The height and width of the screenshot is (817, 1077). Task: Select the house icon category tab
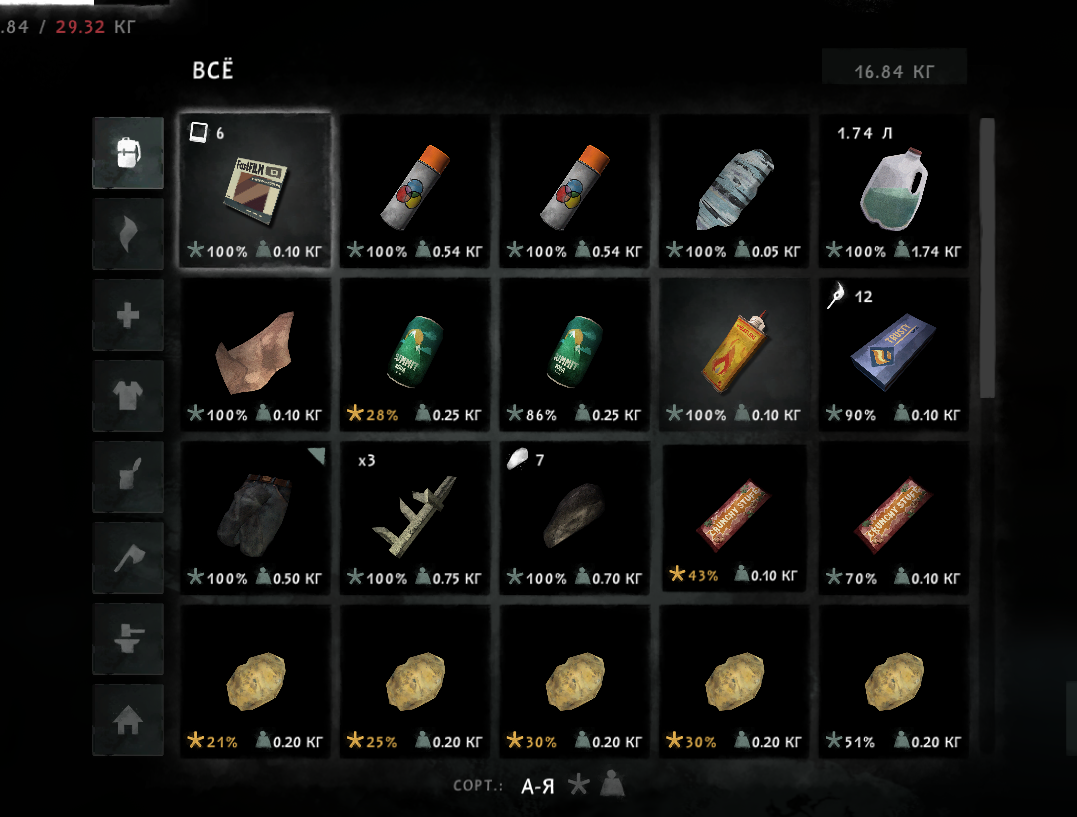[x=128, y=719]
